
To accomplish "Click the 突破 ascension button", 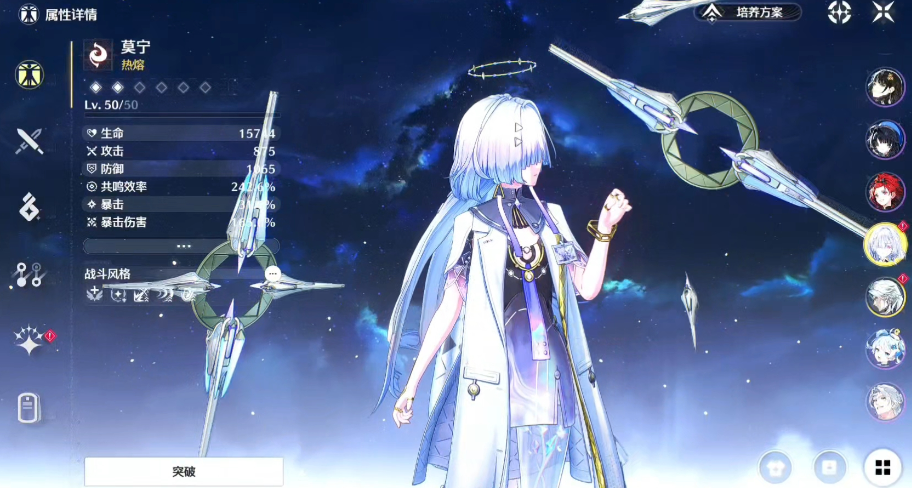I will pyautogui.click(x=184, y=471).
